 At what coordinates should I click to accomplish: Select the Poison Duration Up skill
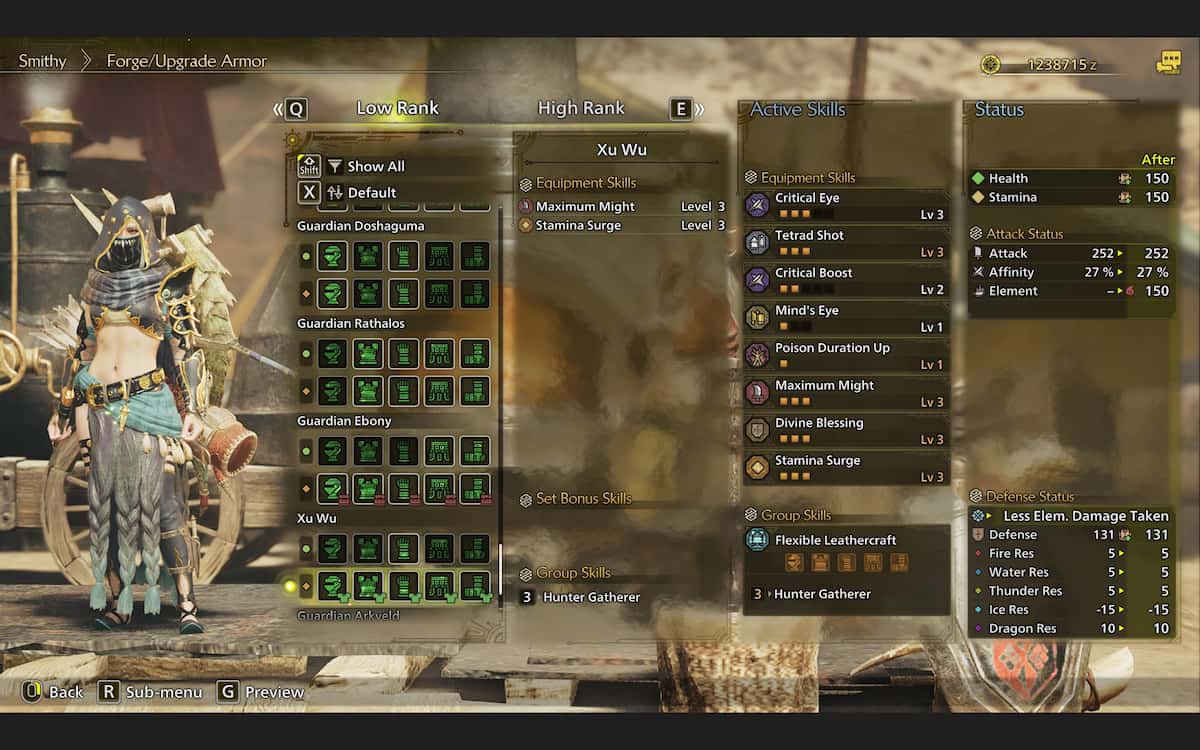coord(846,355)
